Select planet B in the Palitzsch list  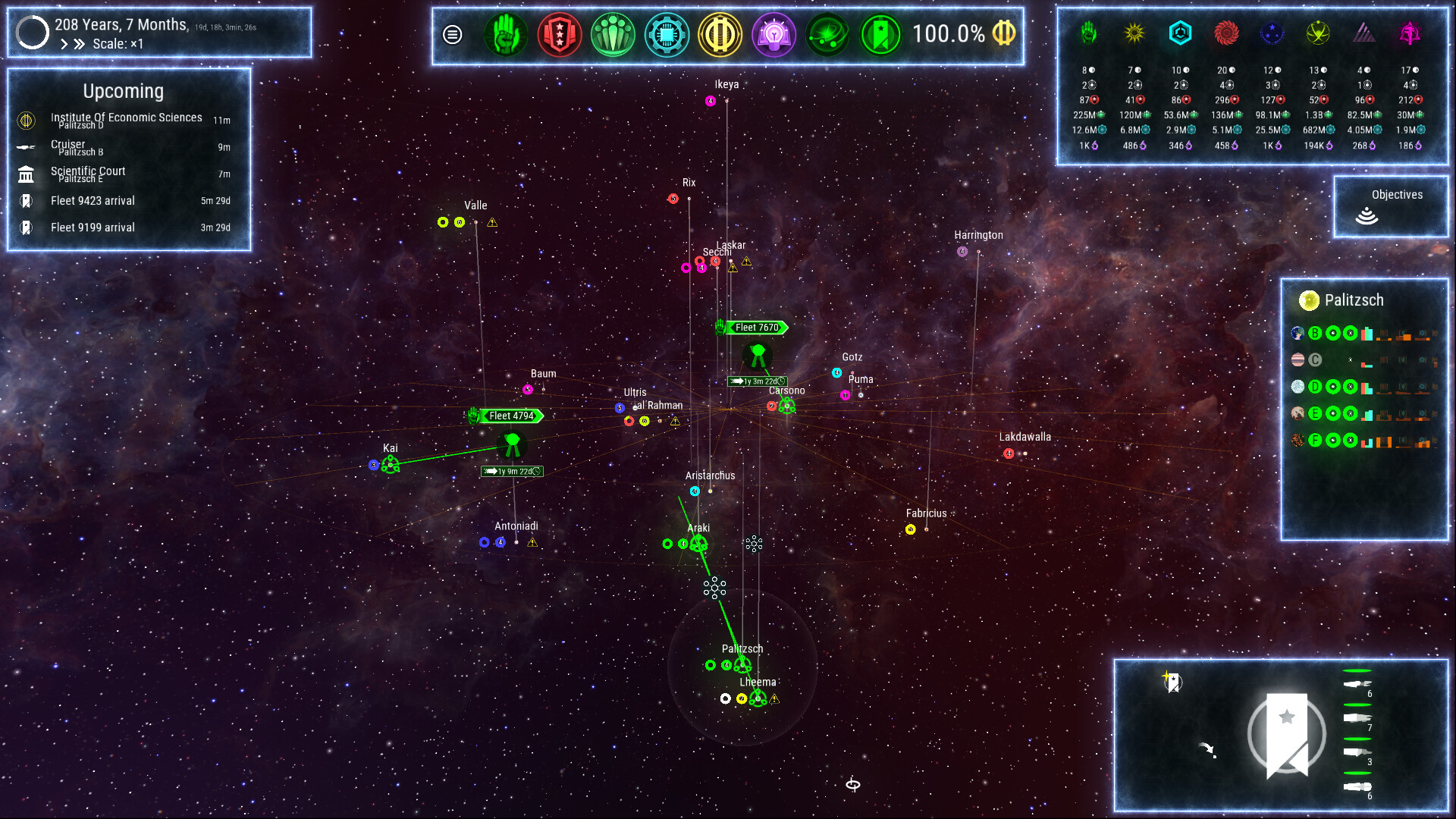click(x=1315, y=333)
